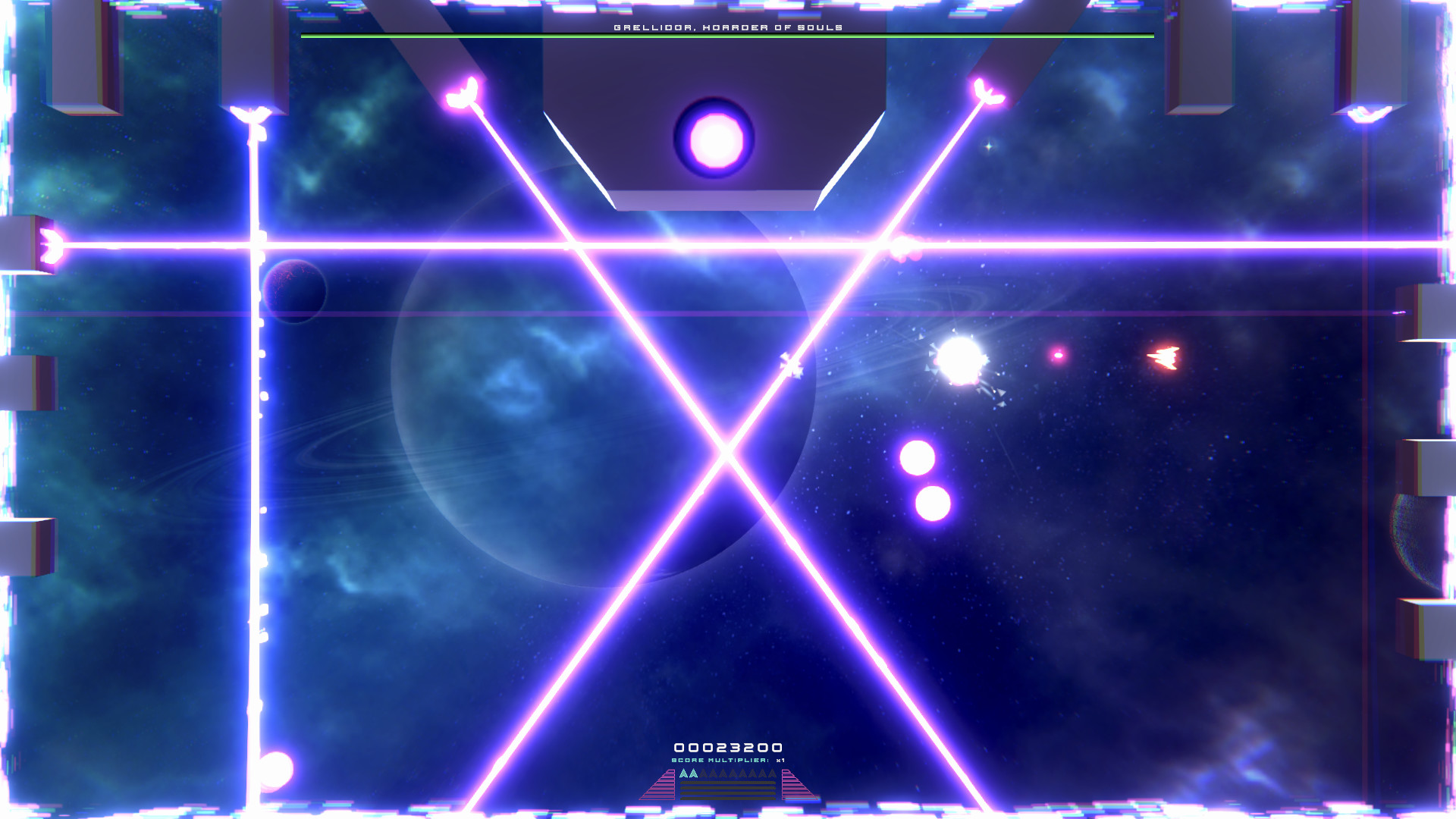This screenshot has width=1456, height=819.
Task: Click the score readout 00023200
Action: 728,746
